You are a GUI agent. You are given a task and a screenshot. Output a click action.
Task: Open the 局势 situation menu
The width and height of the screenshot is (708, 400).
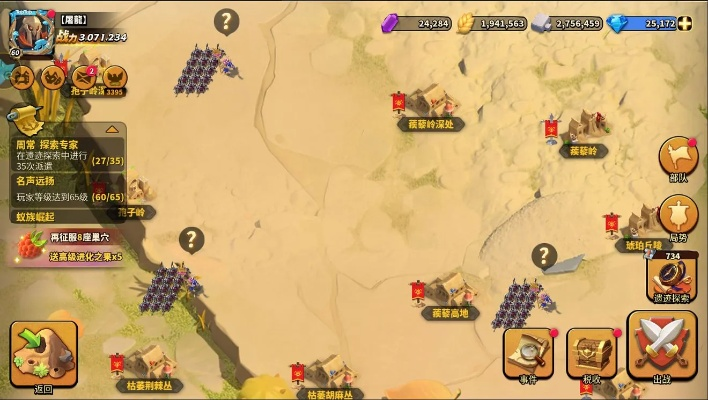(679, 218)
